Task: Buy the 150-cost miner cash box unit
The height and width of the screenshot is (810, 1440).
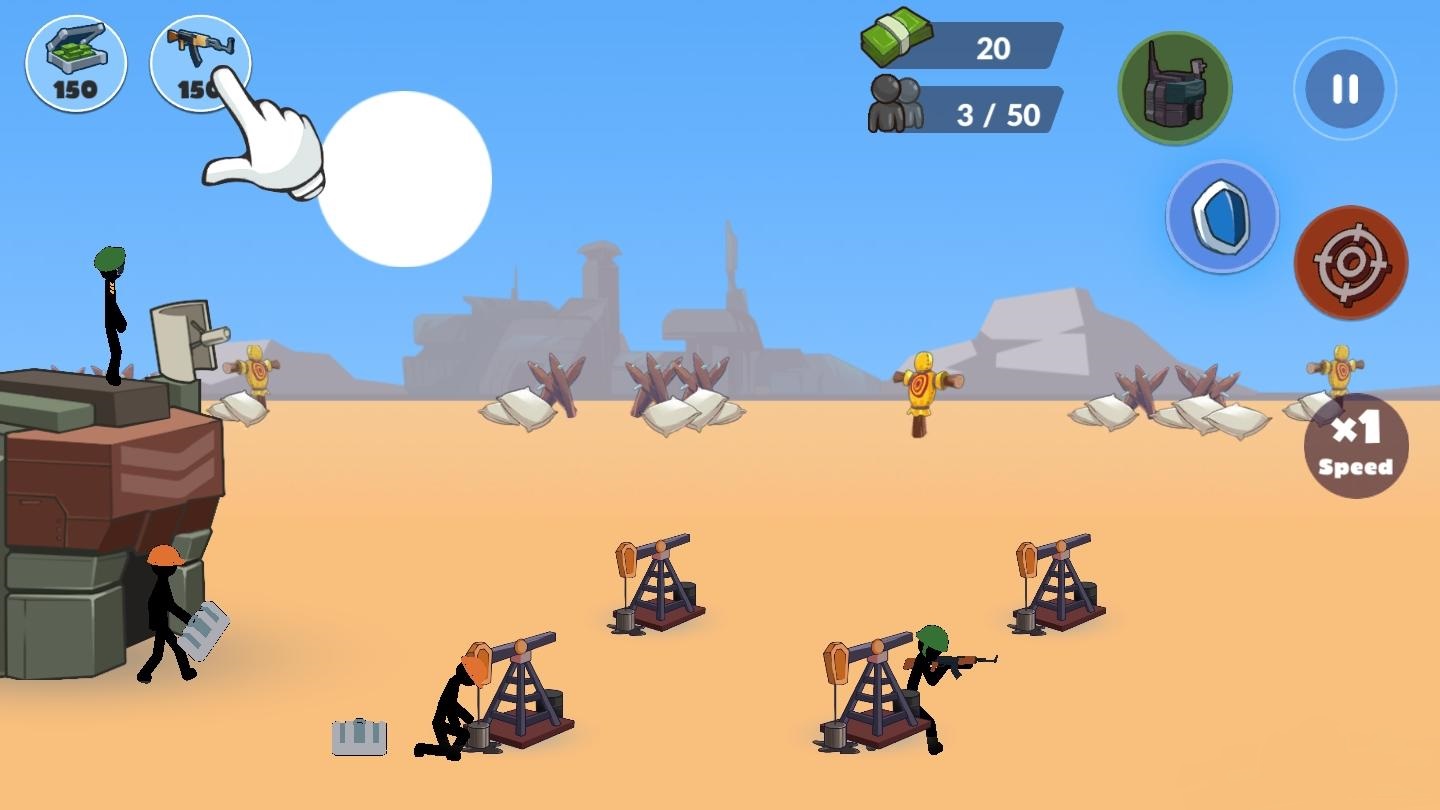Action: point(76,62)
